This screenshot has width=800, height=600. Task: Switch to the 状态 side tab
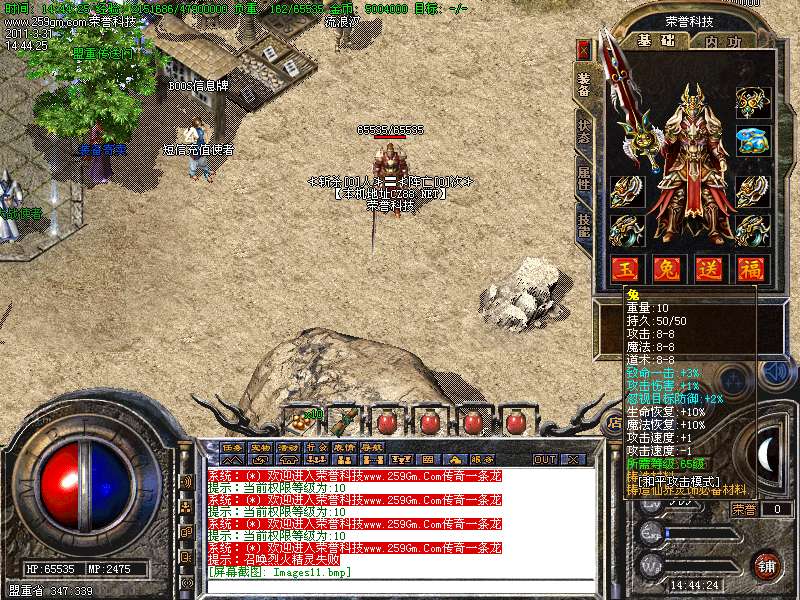coord(584,135)
